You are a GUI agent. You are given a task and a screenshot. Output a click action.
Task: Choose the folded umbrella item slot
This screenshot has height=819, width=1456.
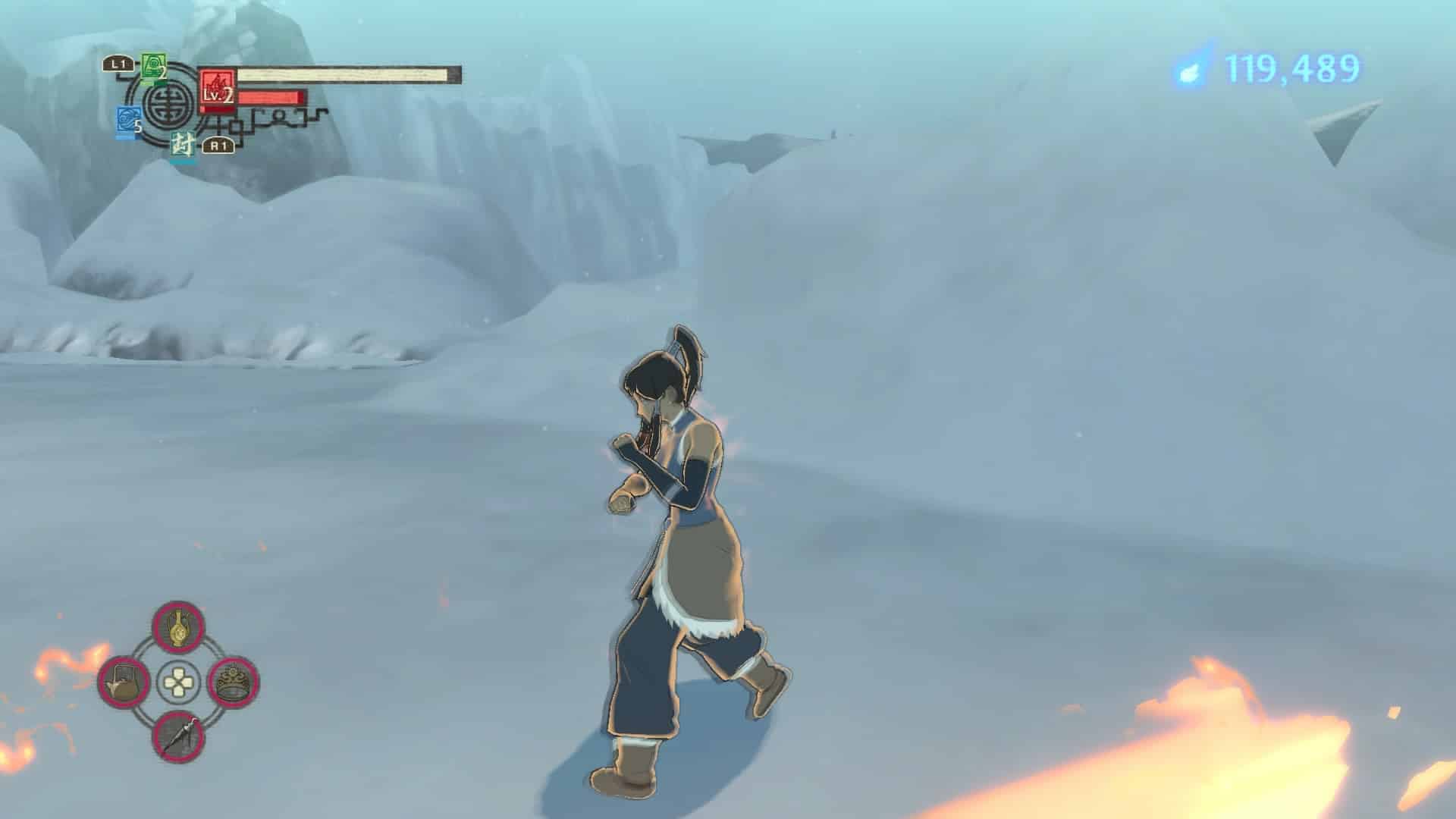click(179, 736)
